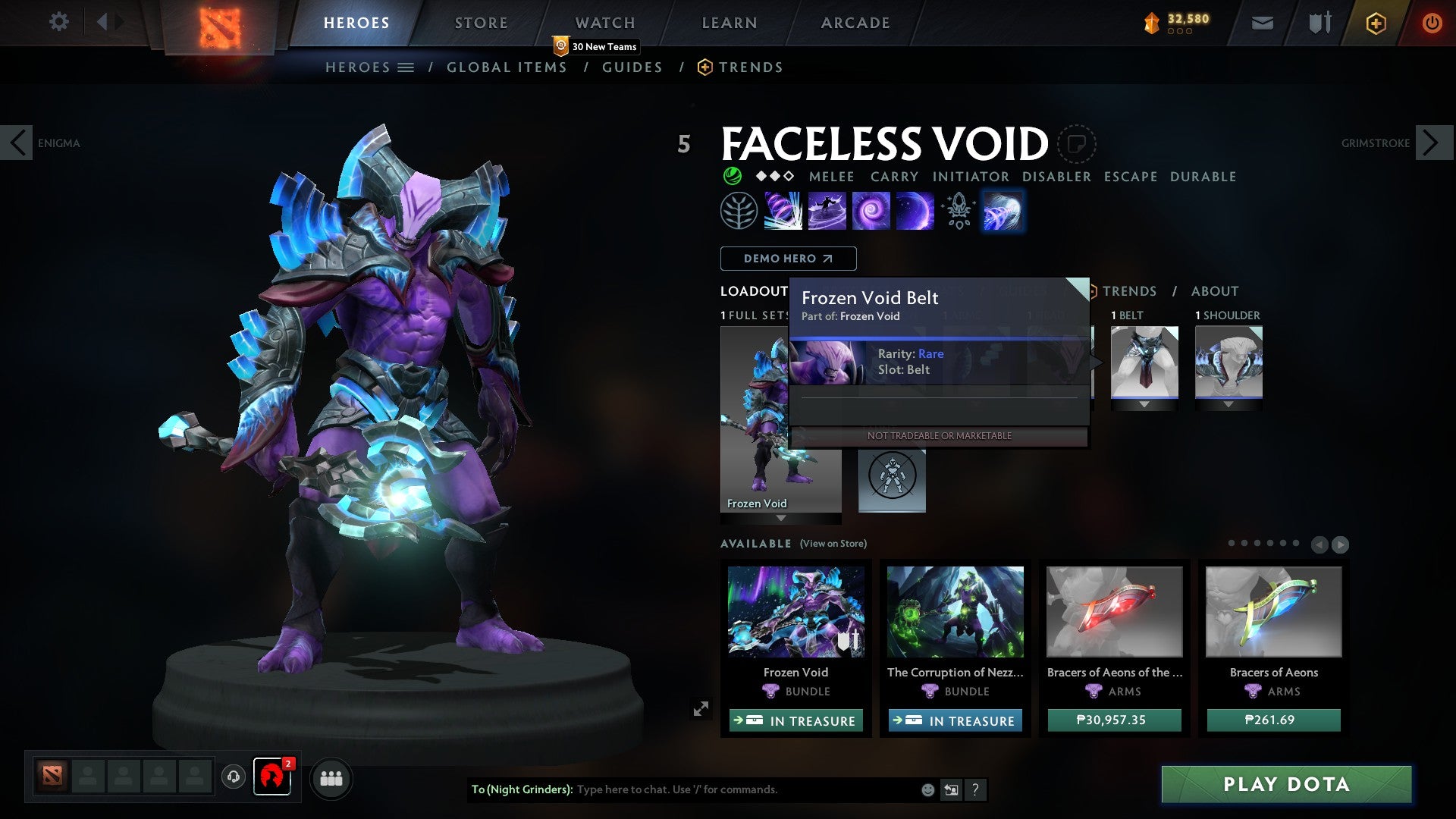Toggle fullscreen hero portrait expander arrow
Viewport: 1456px width, 819px height.
(x=701, y=707)
